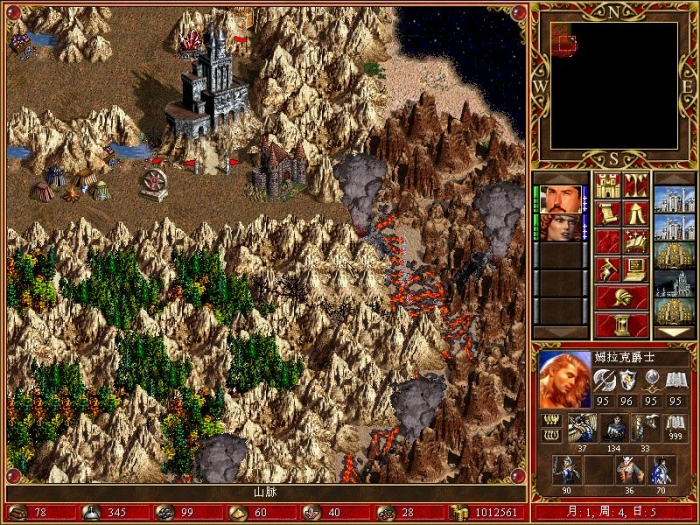Screen dimensions: 700x525
Task: Open adventure options digging figure button
Action: click(x=607, y=269)
